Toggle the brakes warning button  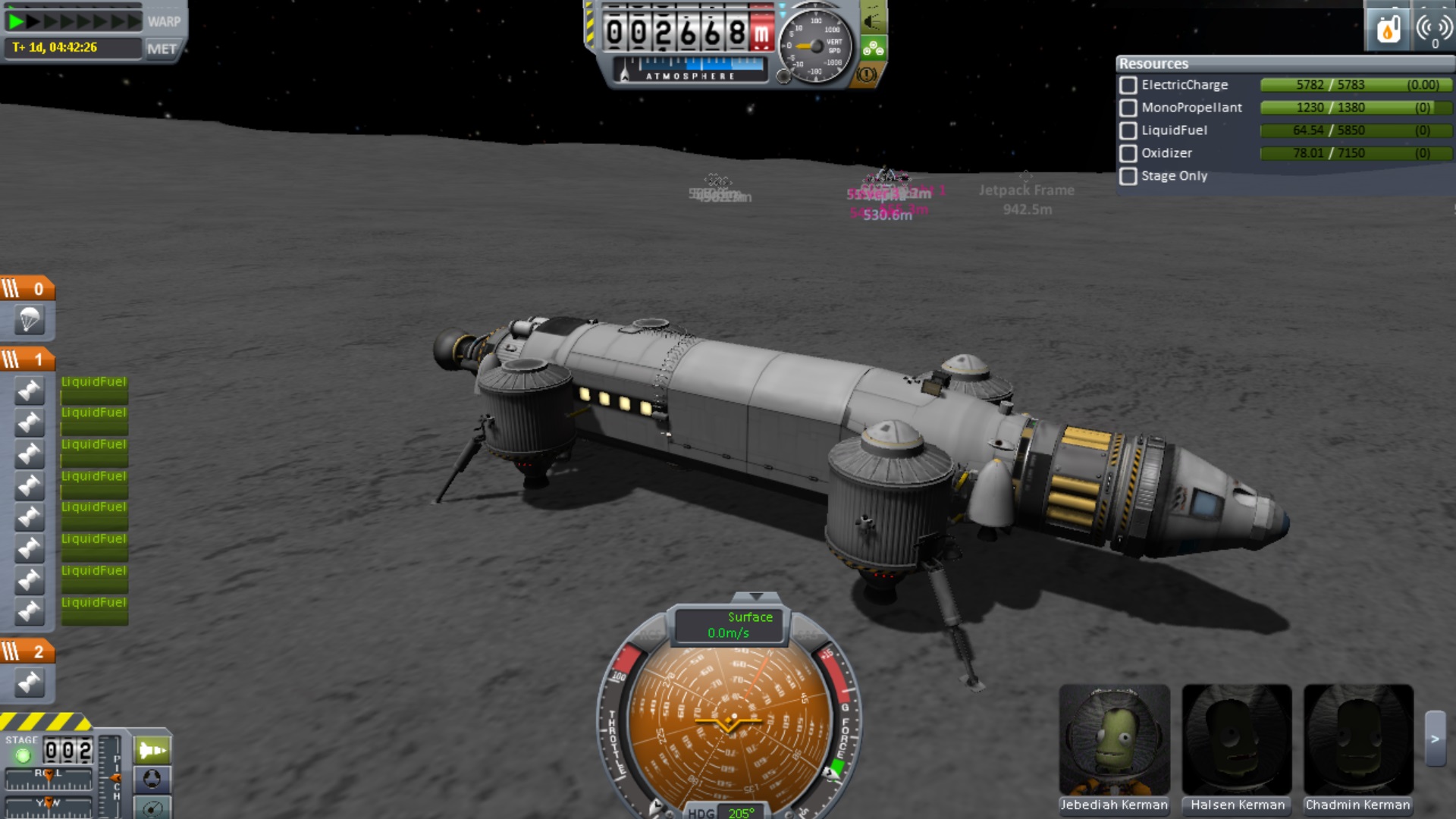(x=867, y=74)
